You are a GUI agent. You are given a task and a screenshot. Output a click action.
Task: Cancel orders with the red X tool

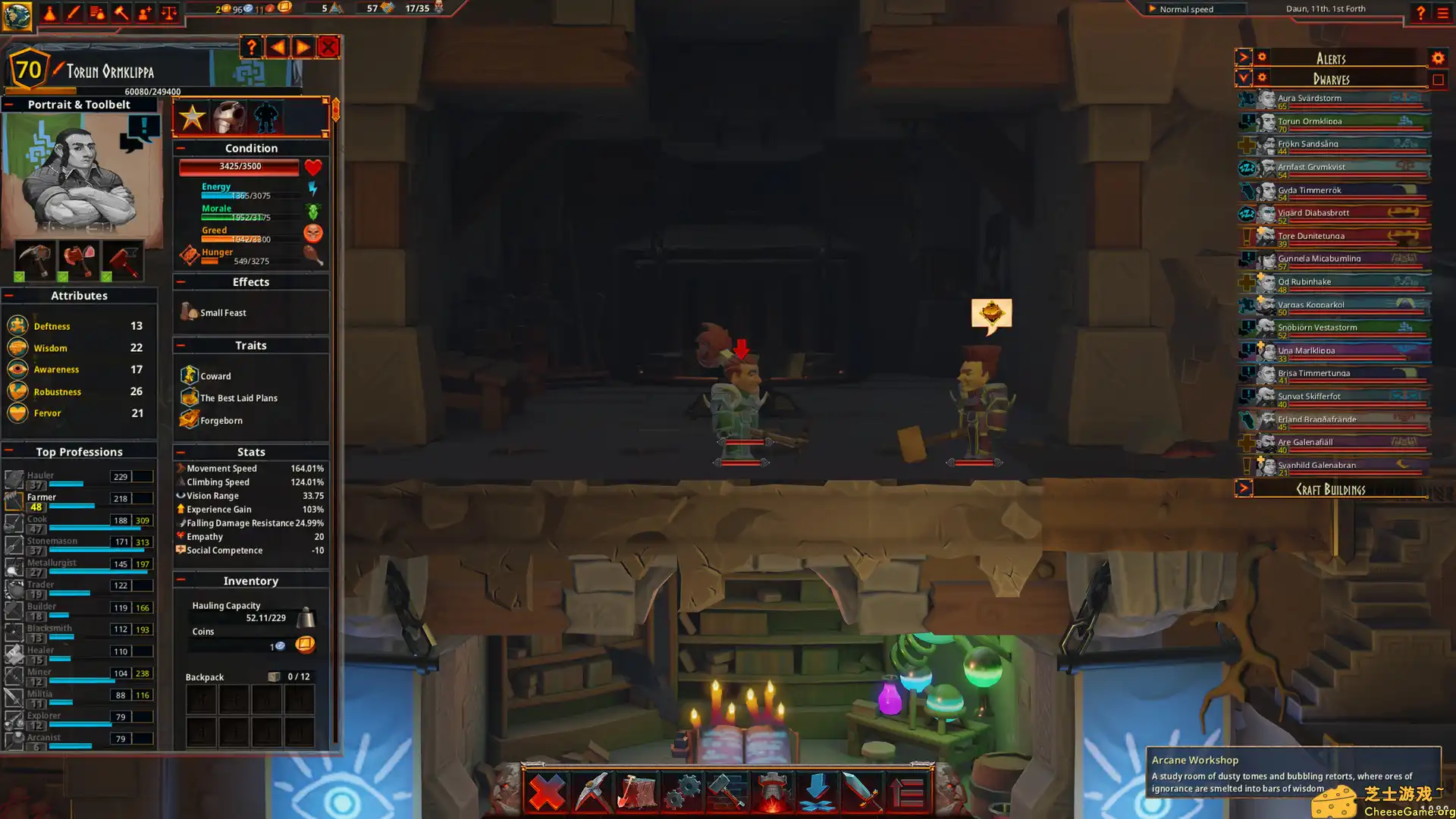[546, 792]
